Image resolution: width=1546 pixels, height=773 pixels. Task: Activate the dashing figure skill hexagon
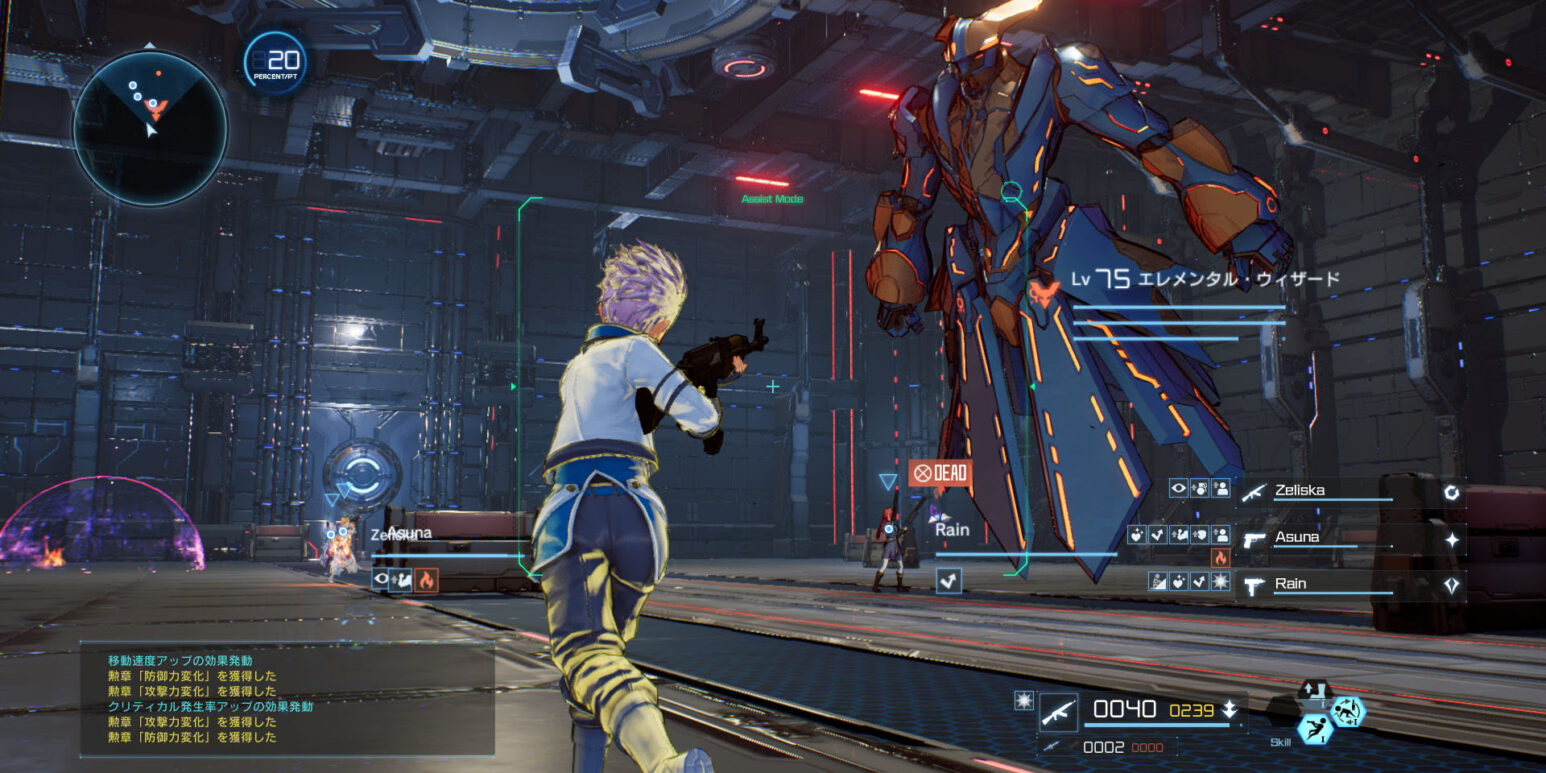(1315, 730)
